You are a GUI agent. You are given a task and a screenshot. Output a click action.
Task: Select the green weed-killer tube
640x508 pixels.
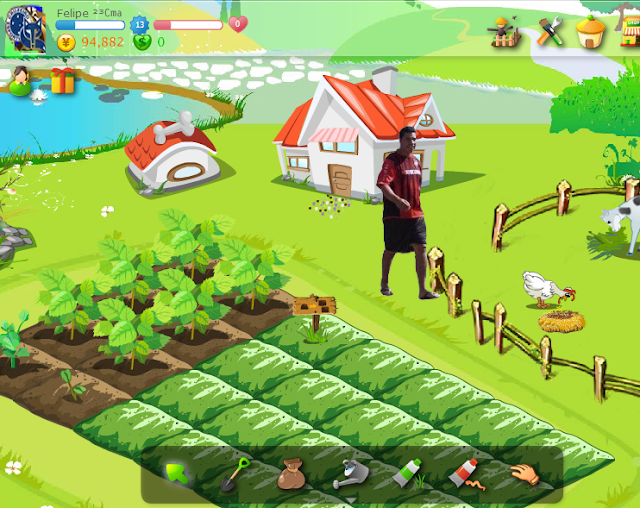click(407, 472)
